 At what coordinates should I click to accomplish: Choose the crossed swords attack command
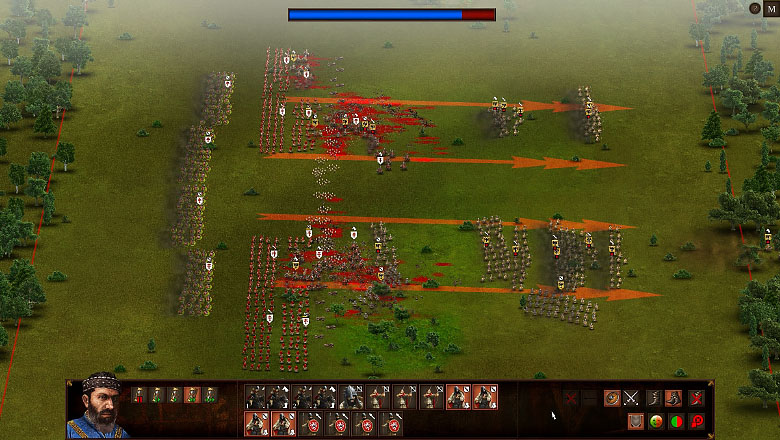(632, 398)
